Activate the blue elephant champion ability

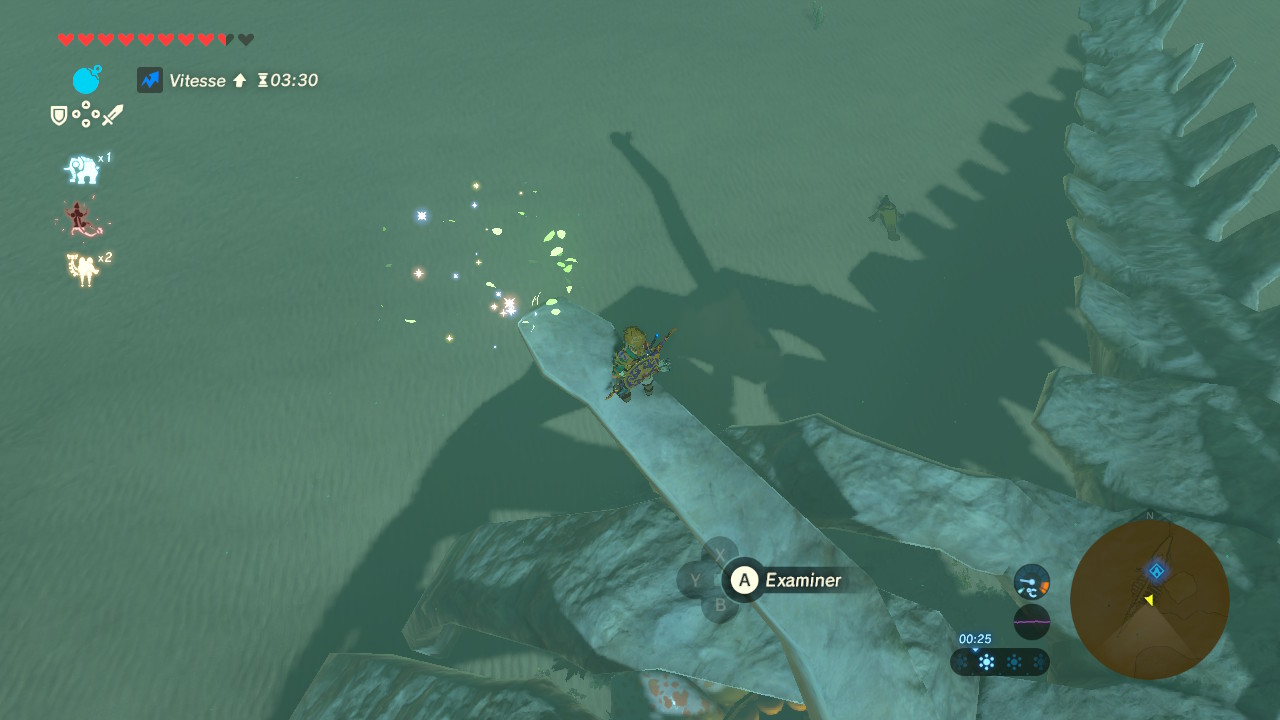[x=83, y=169]
